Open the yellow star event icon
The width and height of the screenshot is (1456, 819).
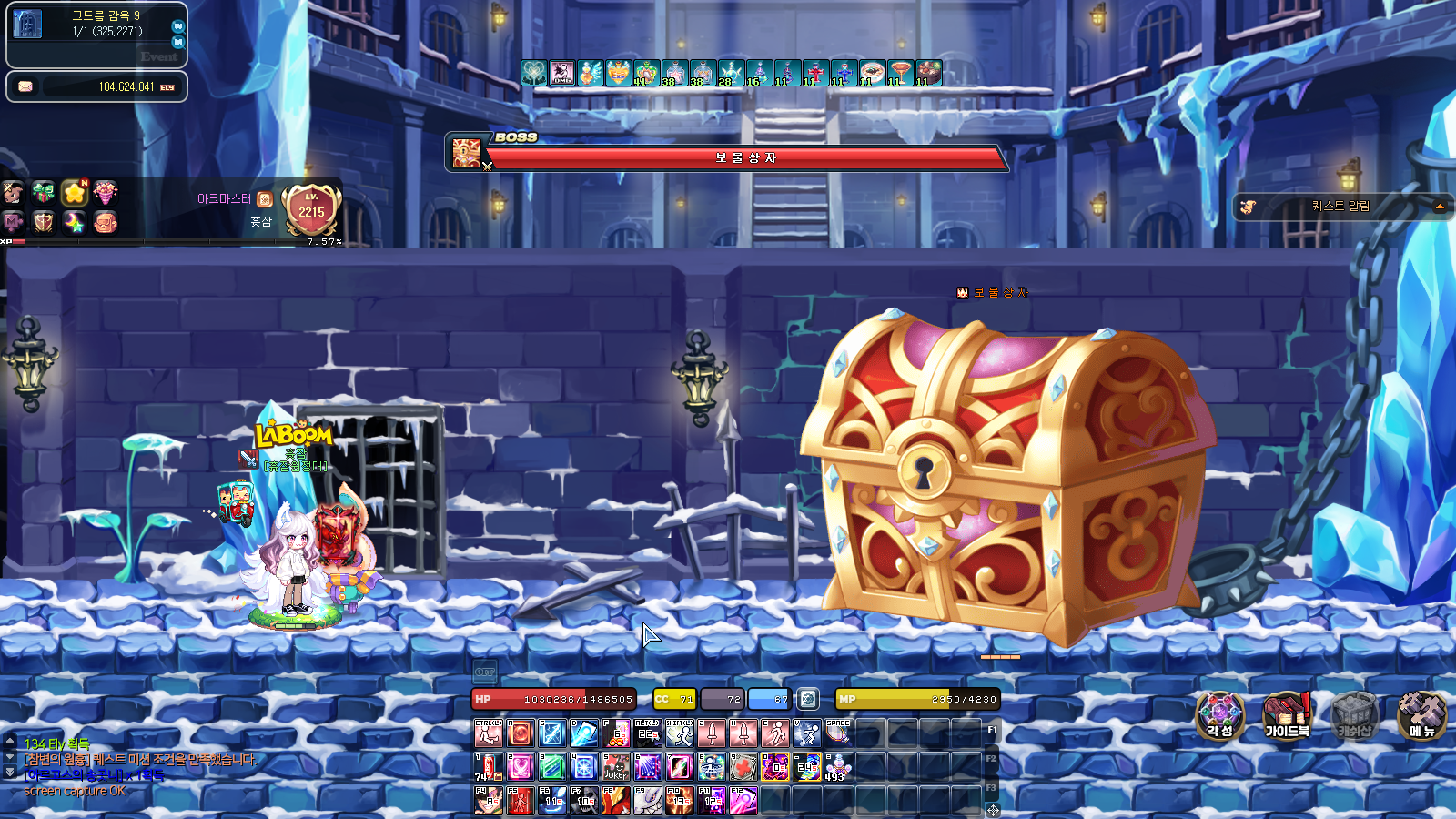(x=75, y=192)
